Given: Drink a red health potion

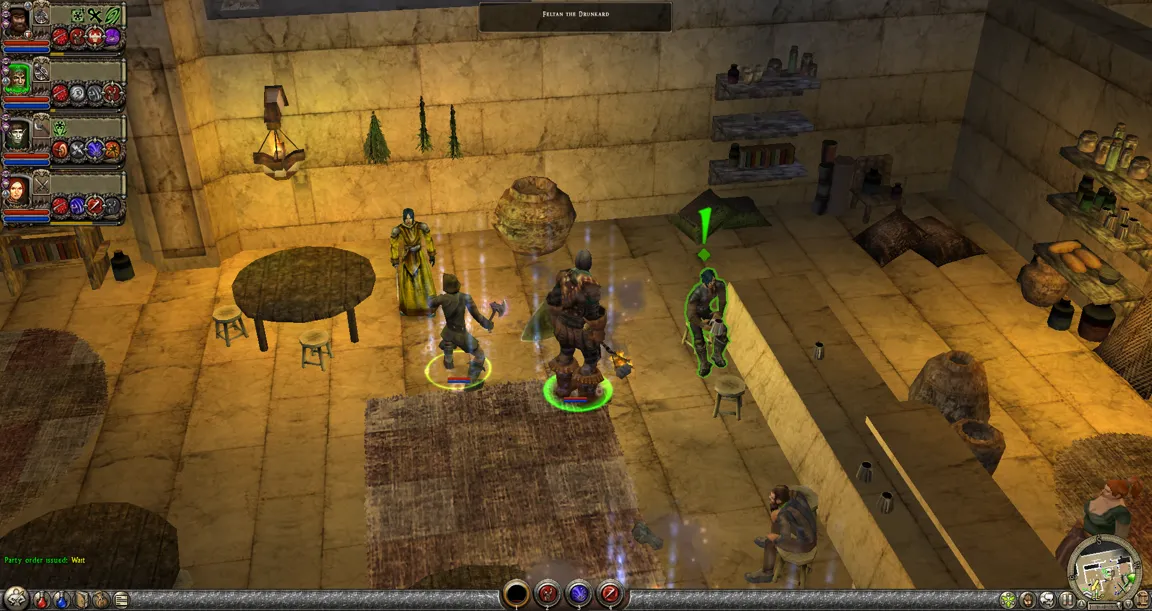Looking at the screenshot, I should [x=41, y=600].
